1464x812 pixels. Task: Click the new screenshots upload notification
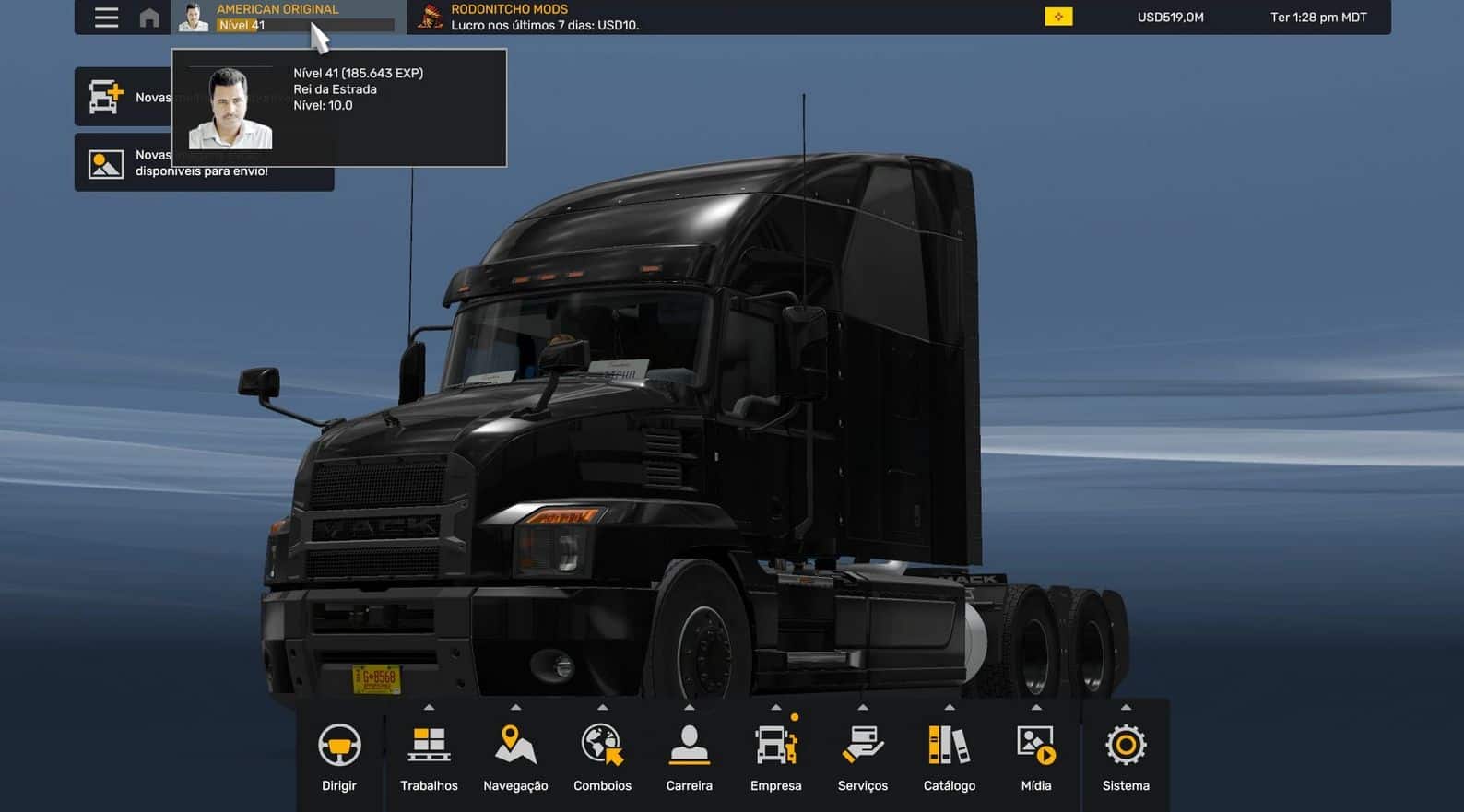coord(203,162)
